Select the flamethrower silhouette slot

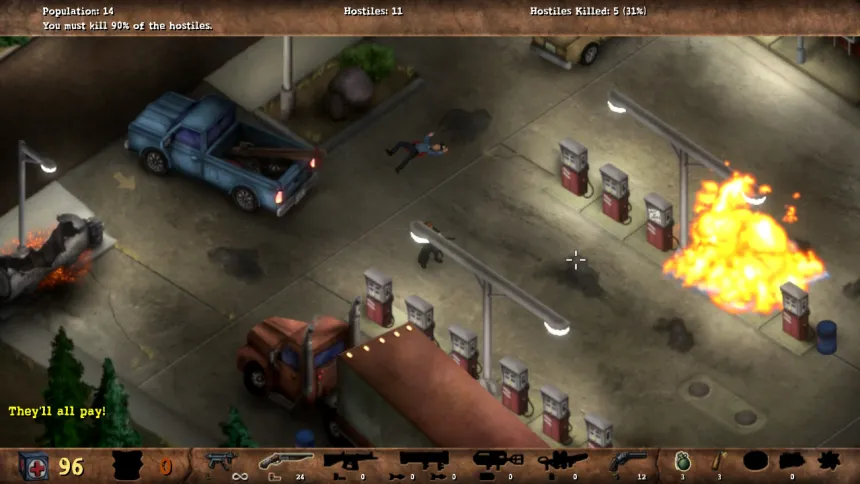coord(562,461)
